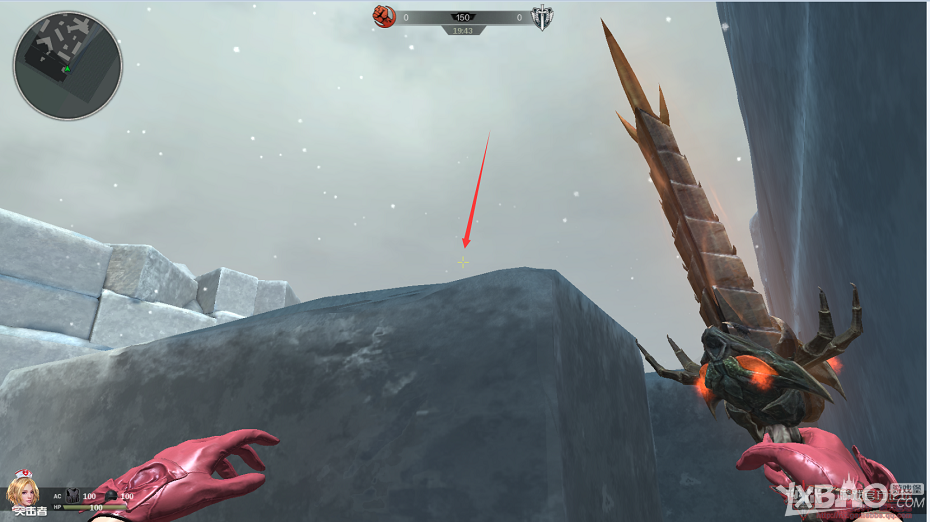Click the AC armor vest icon
Viewport: 930px width, 522px height.
pyautogui.click(x=72, y=495)
